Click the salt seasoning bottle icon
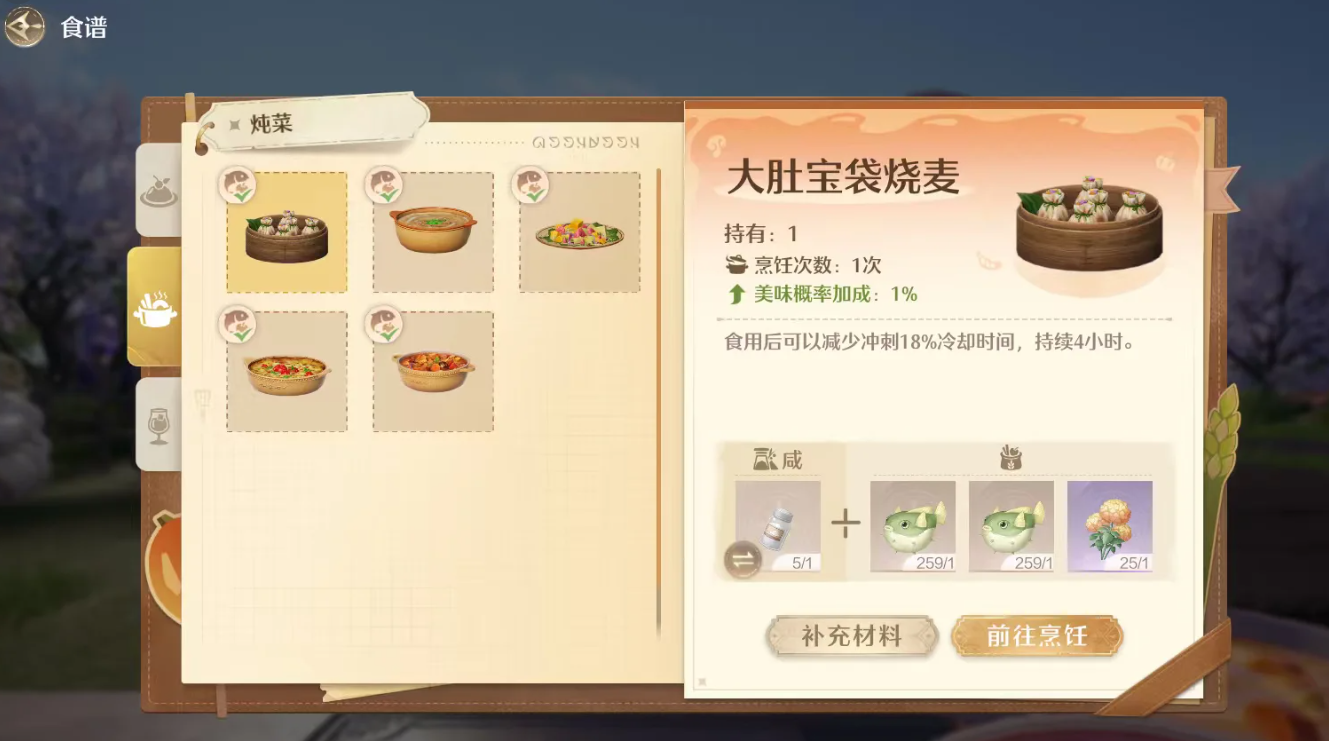Image resolution: width=1329 pixels, height=741 pixels. coord(778,523)
